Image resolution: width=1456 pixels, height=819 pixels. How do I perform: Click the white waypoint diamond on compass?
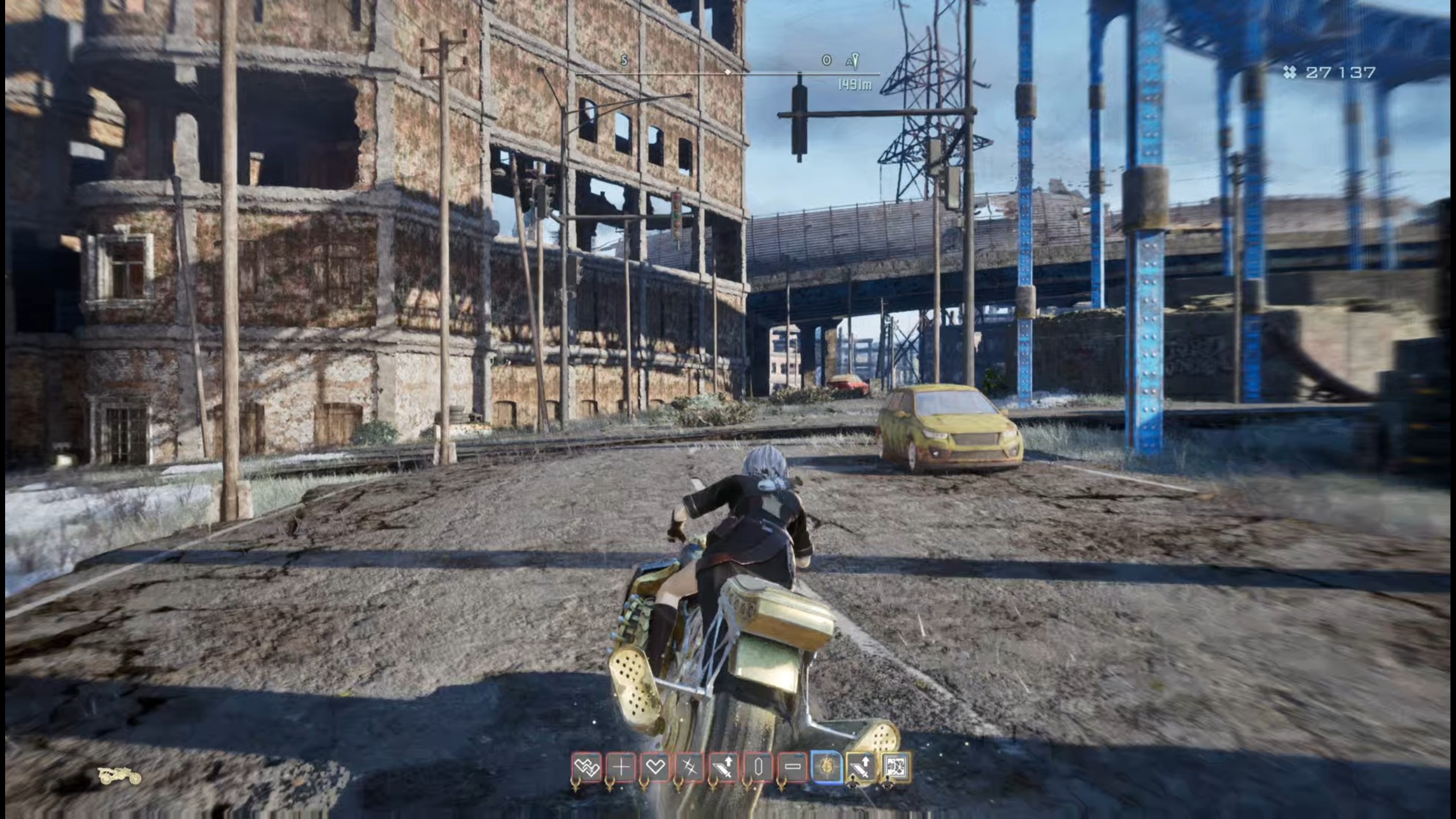coord(726,74)
